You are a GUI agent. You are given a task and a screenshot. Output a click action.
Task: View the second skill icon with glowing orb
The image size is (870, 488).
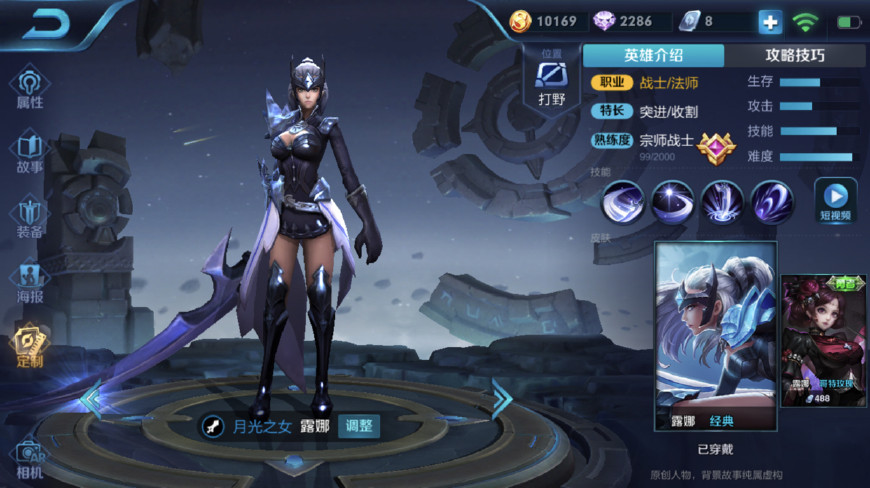[x=672, y=202]
